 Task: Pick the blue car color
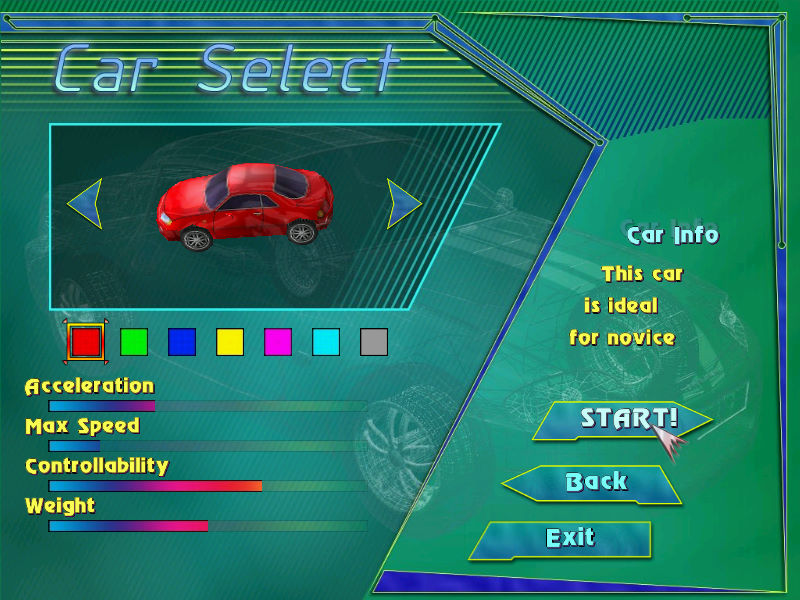tap(182, 342)
